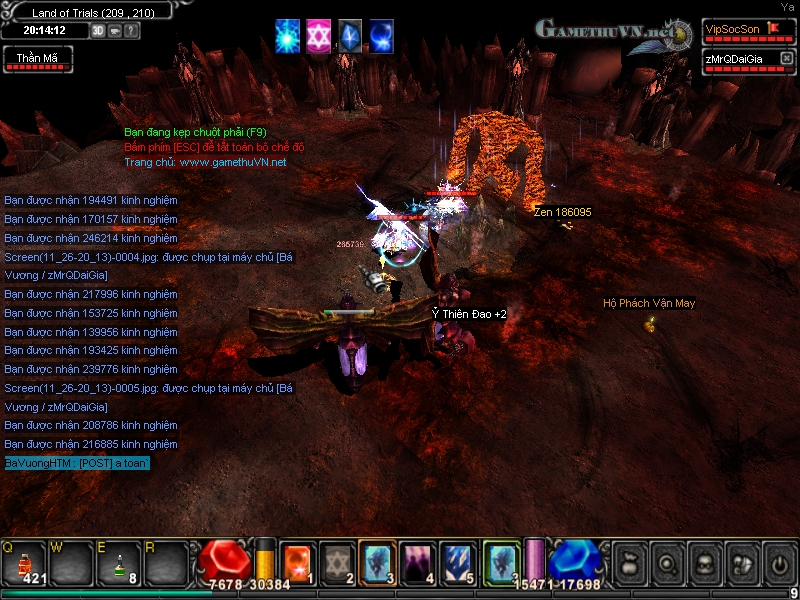This screenshot has height=600, width=800.
Task: Select party member zMrQDaiGia
Action: click(735, 60)
